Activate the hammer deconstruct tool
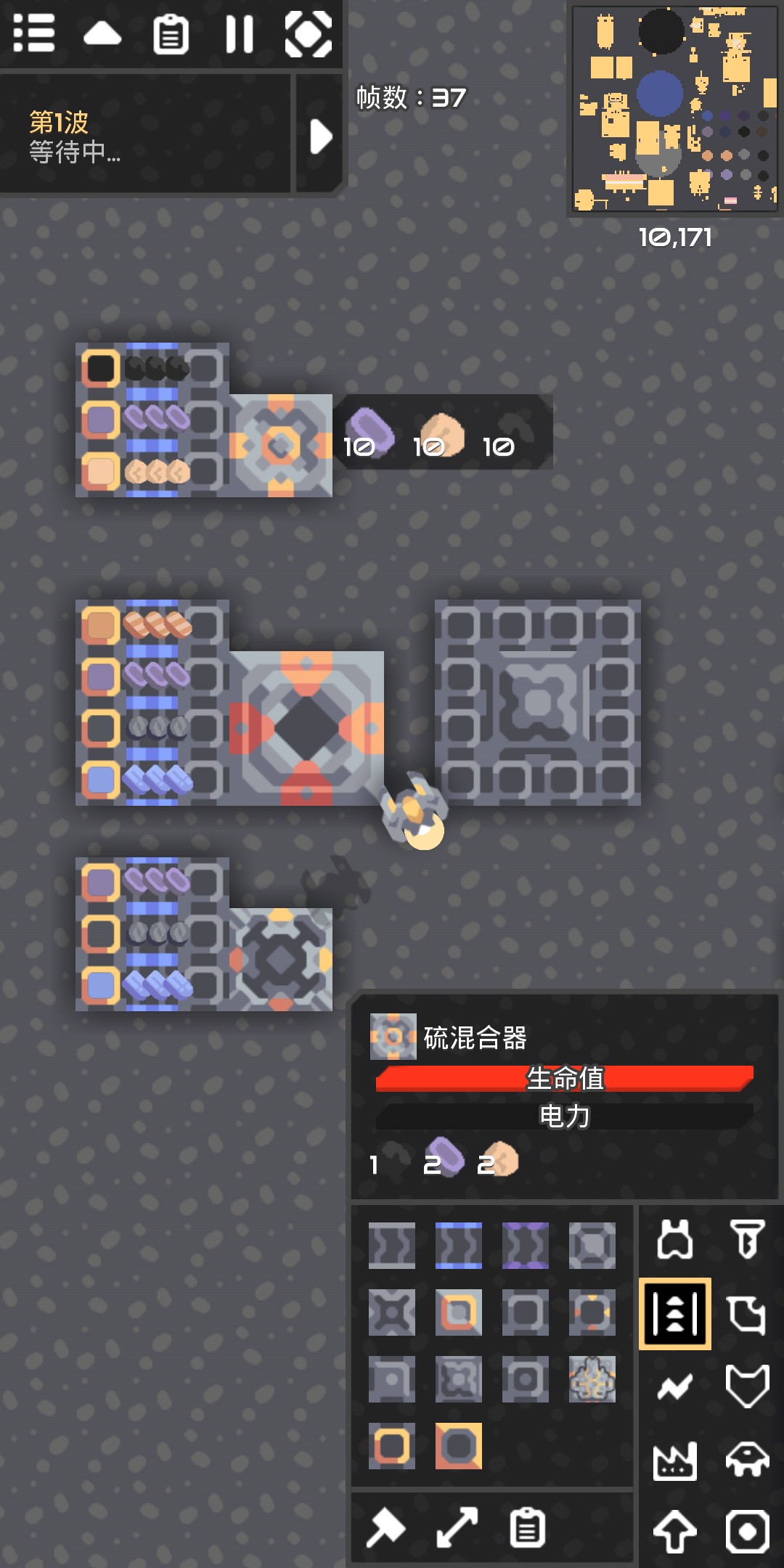Screen dimensions: 784x1568 tap(385, 1527)
